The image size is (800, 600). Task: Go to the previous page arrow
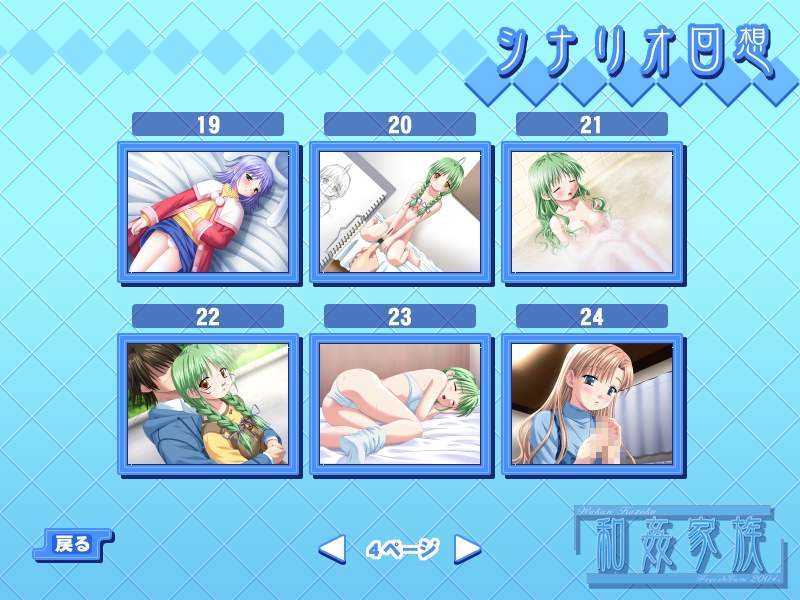point(332,548)
